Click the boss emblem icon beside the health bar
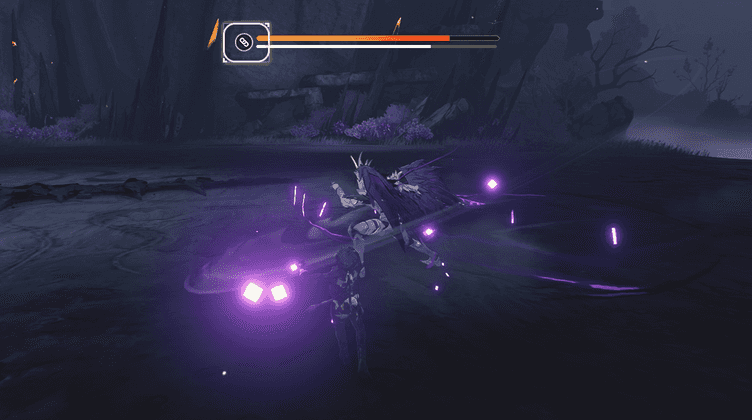752x420 pixels. click(243, 42)
